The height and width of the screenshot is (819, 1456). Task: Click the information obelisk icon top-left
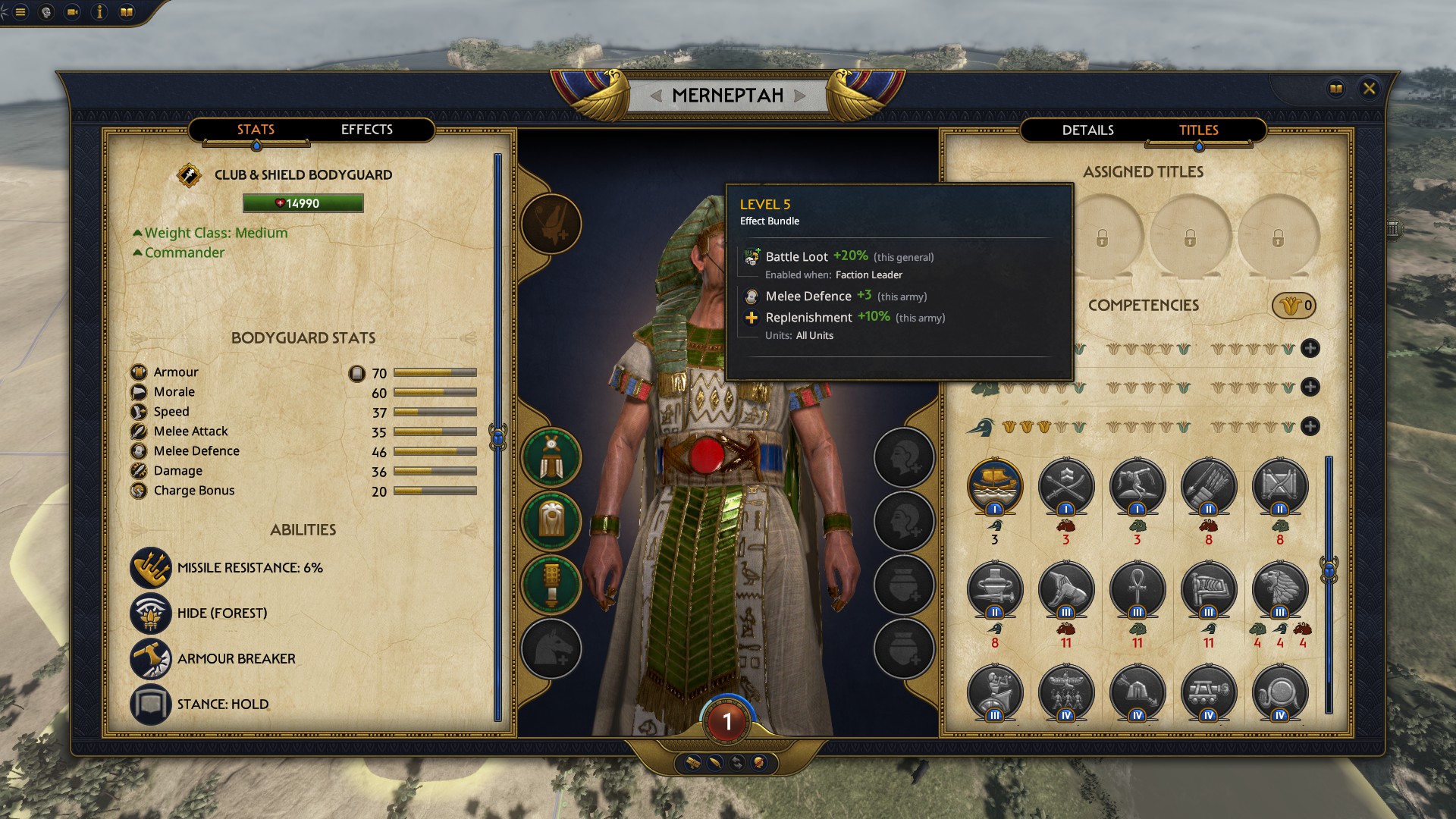click(x=97, y=11)
